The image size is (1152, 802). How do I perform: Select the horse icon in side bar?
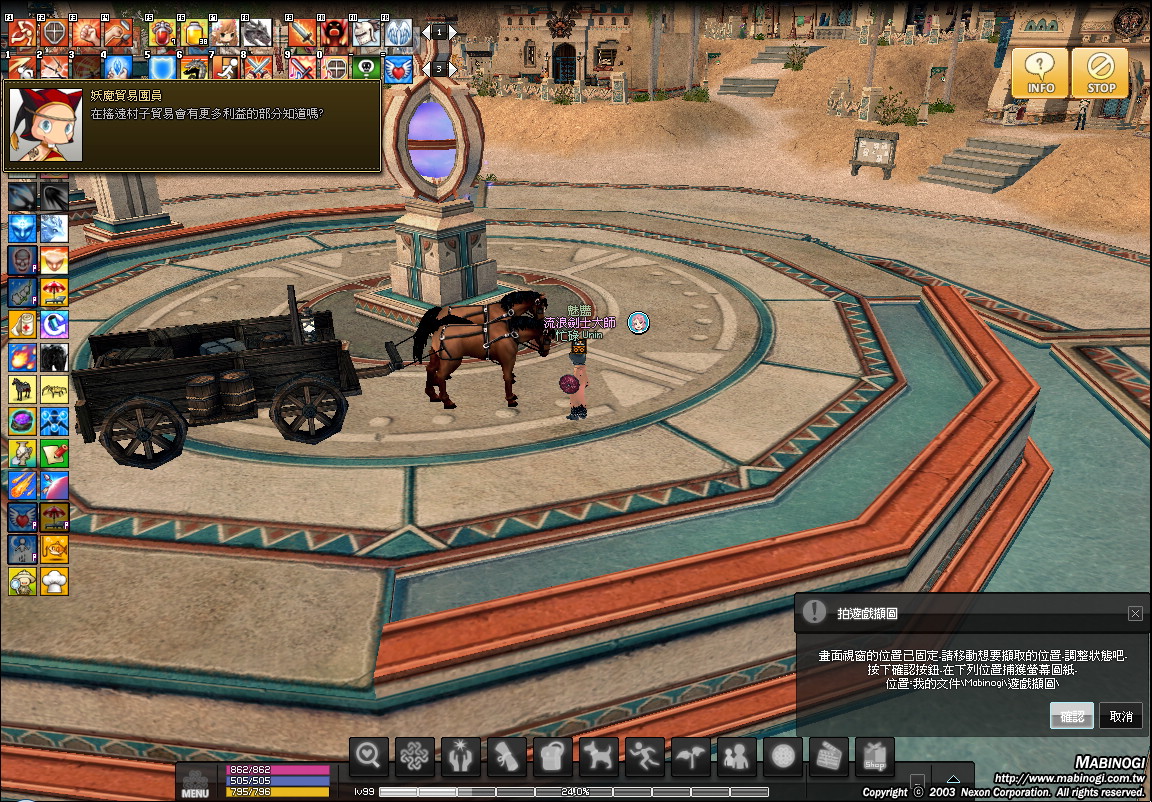coord(22,389)
